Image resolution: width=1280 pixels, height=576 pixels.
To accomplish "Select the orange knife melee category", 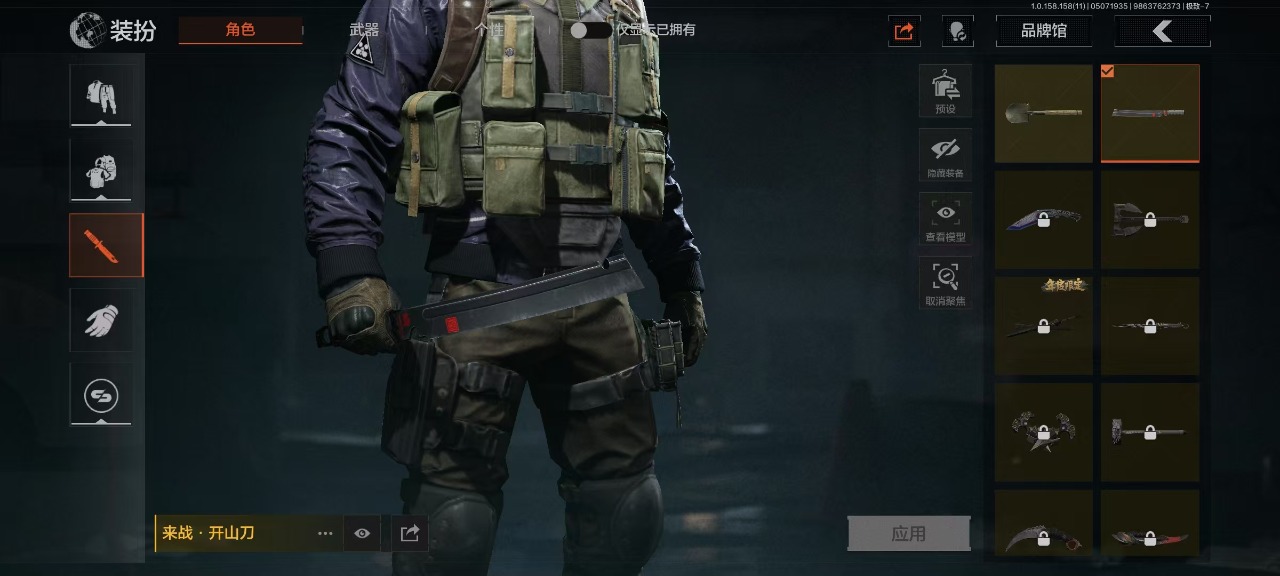I will [106, 245].
